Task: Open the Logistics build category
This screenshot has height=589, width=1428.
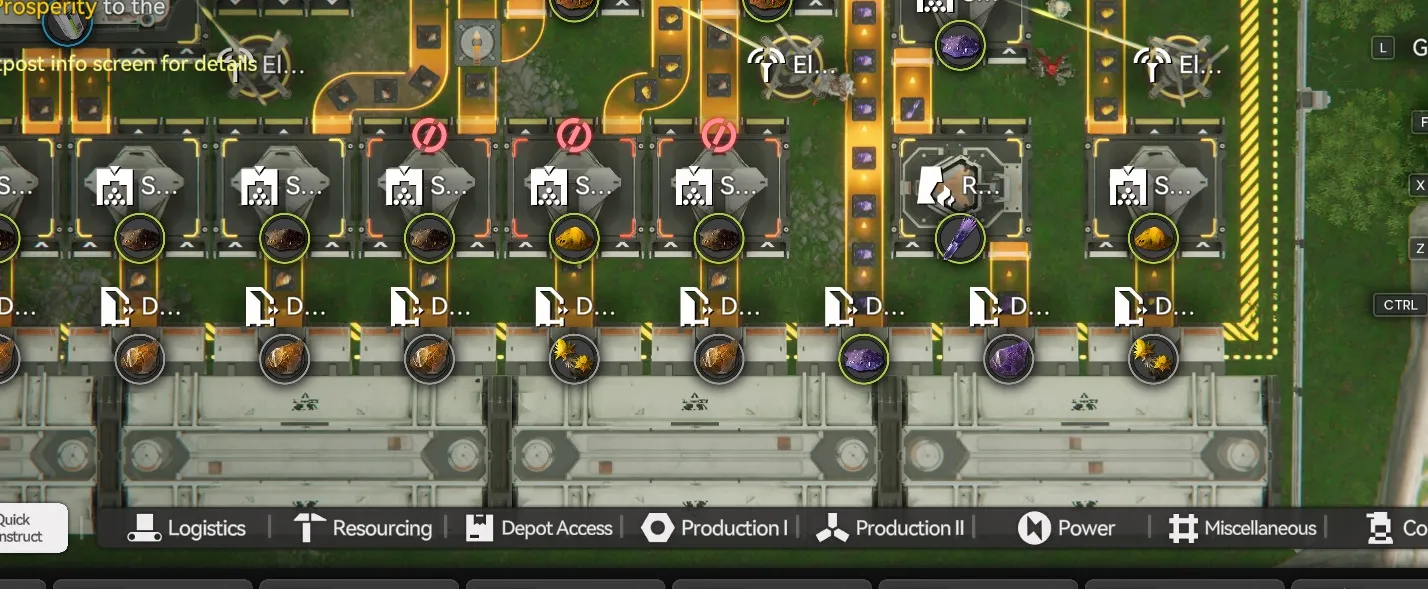Action: click(187, 528)
